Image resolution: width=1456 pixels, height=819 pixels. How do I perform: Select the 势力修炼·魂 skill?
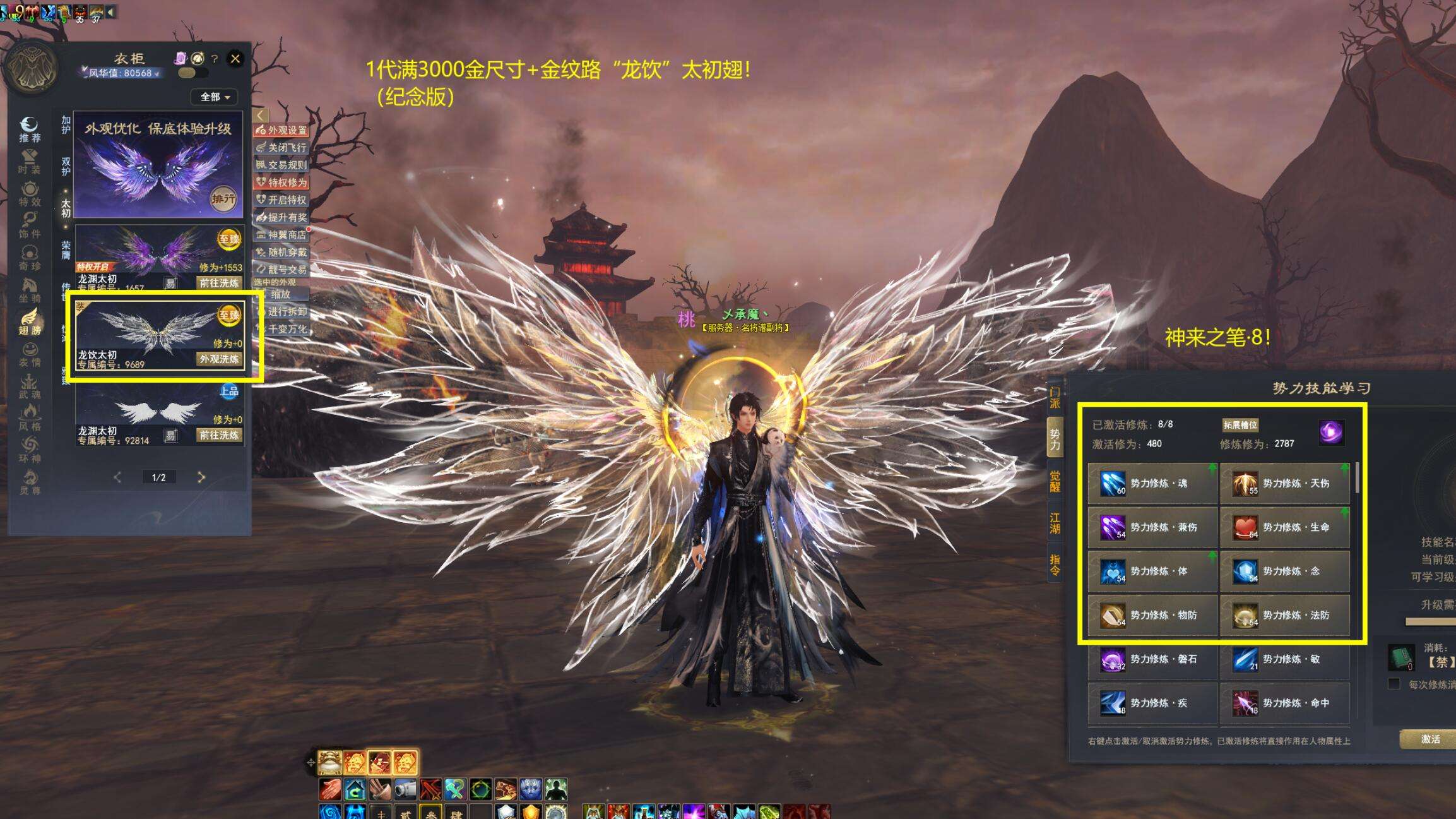[1152, 484]
